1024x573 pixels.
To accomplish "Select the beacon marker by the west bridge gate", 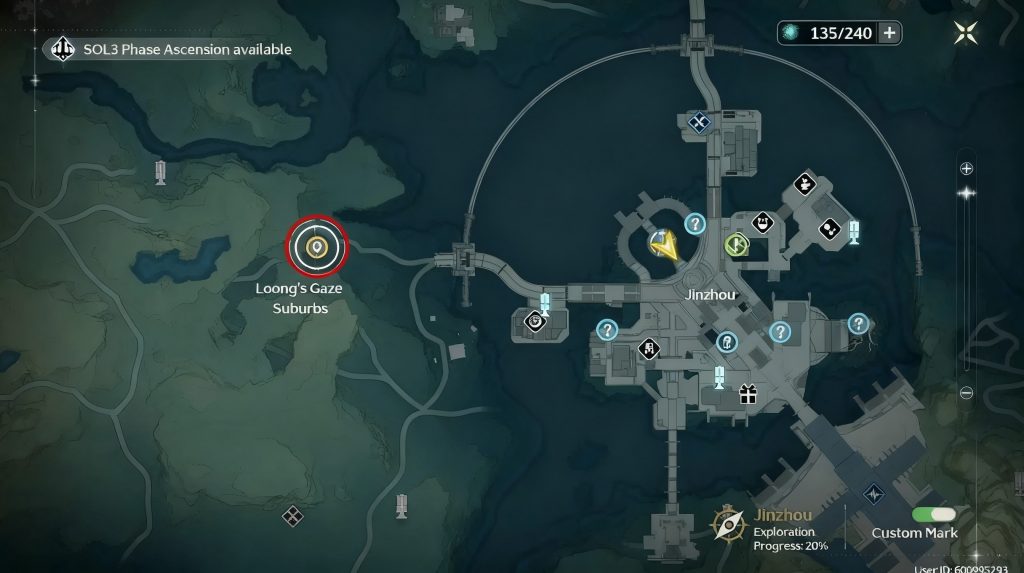I will point(545,303).
